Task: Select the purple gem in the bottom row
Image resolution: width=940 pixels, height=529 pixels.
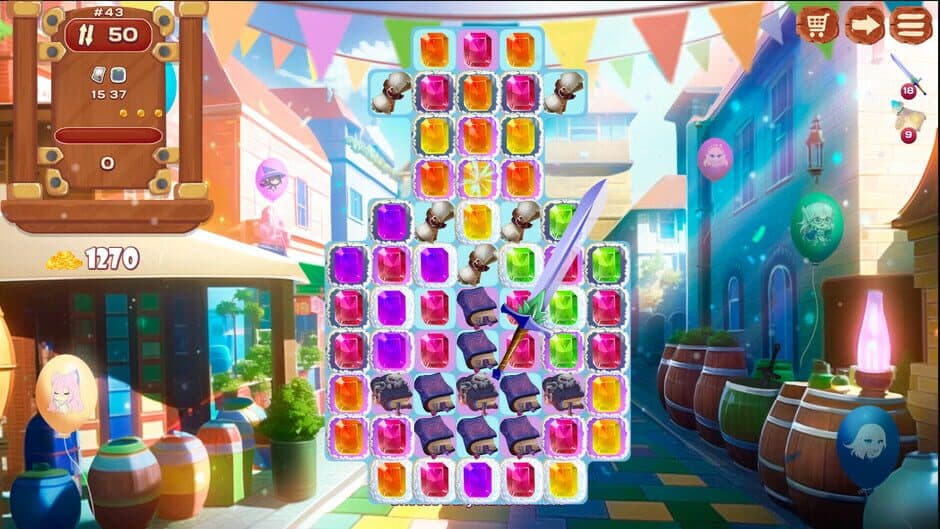Action: pyautogui.click(x=478, y=479)
